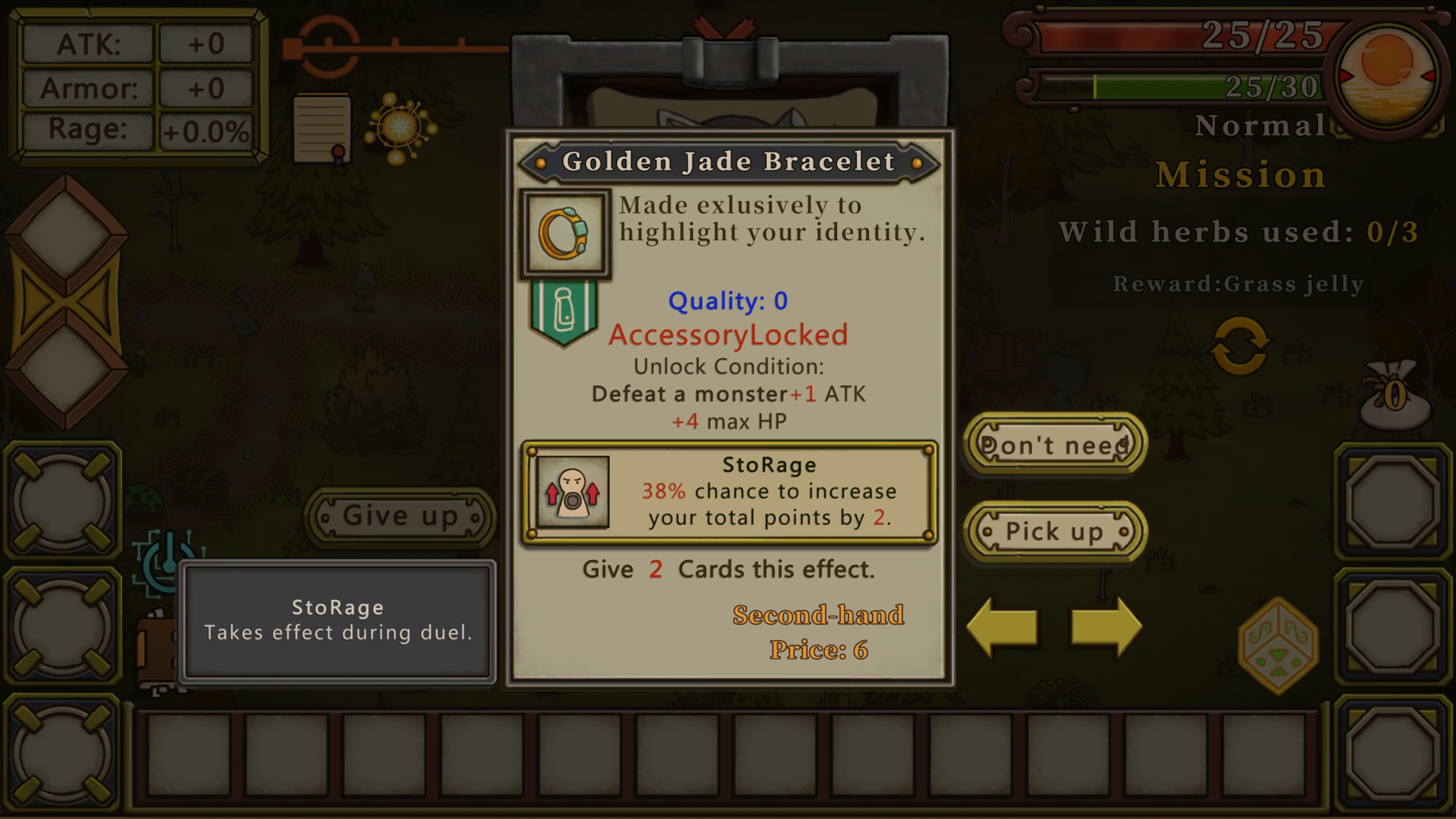Show the next item with right arrow
The image size is (1456, 819).
tap(1106, 626)
